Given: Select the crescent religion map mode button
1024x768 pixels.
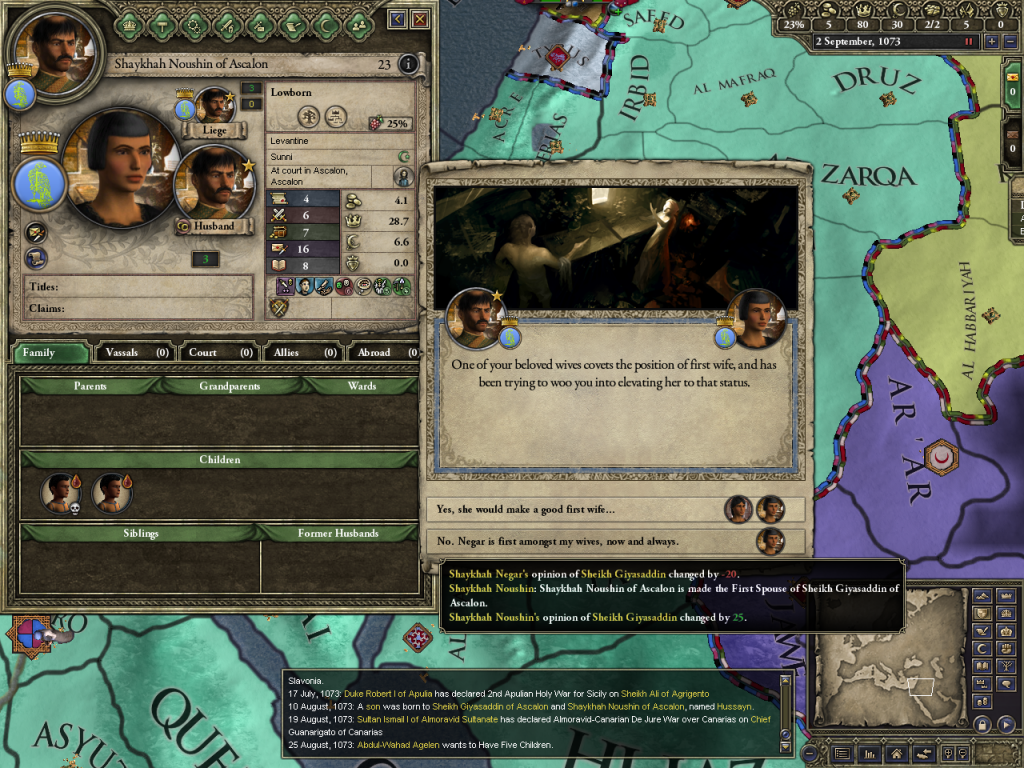Looking at the screenshot, I should point(982,649).
